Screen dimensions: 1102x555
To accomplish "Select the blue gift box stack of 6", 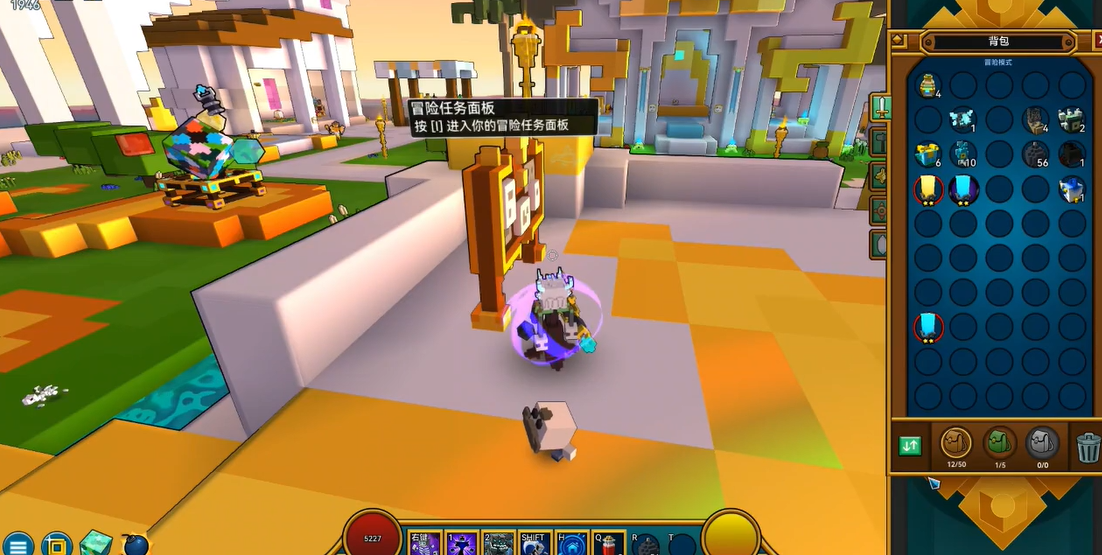I will coord(928,154).
